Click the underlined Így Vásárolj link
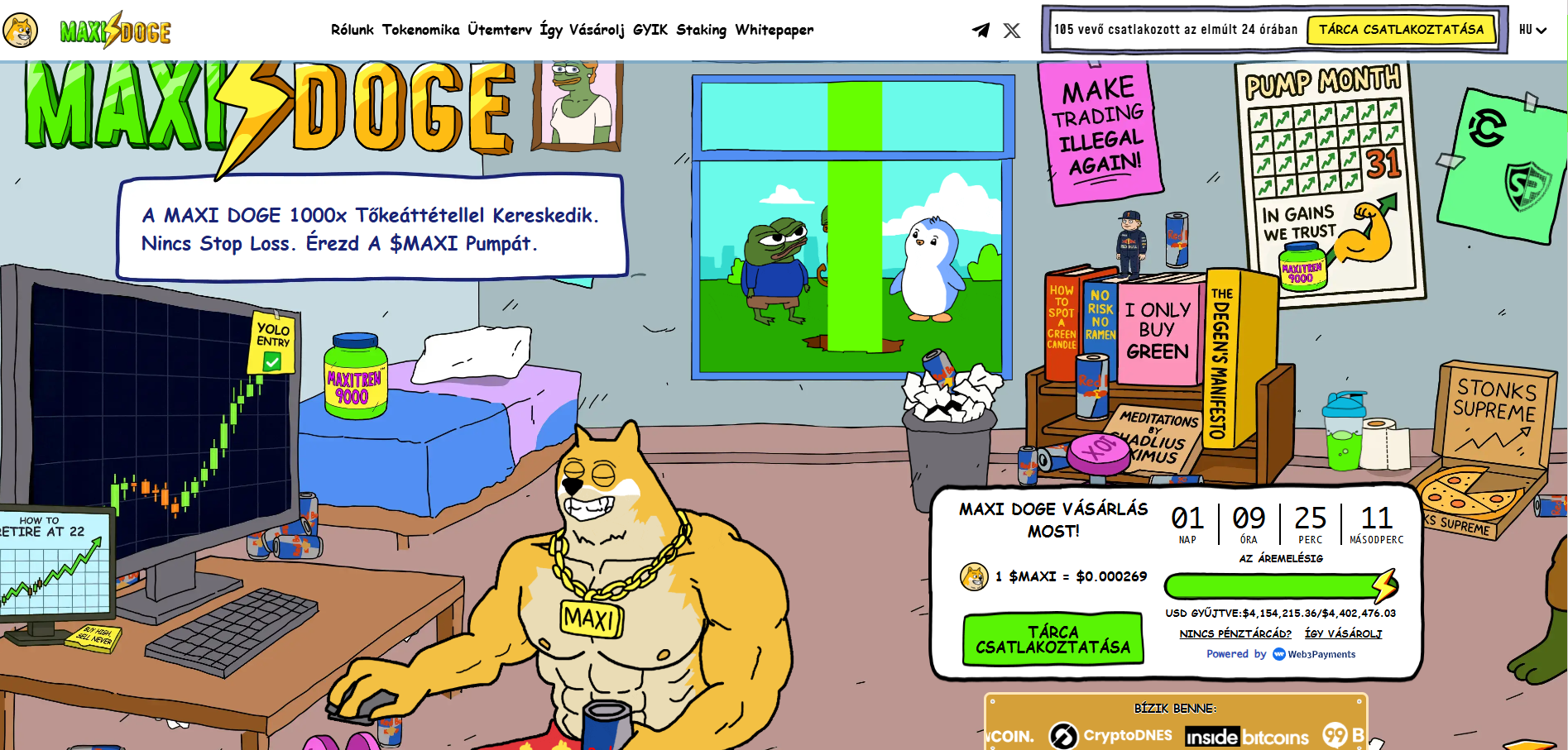 1343,633
